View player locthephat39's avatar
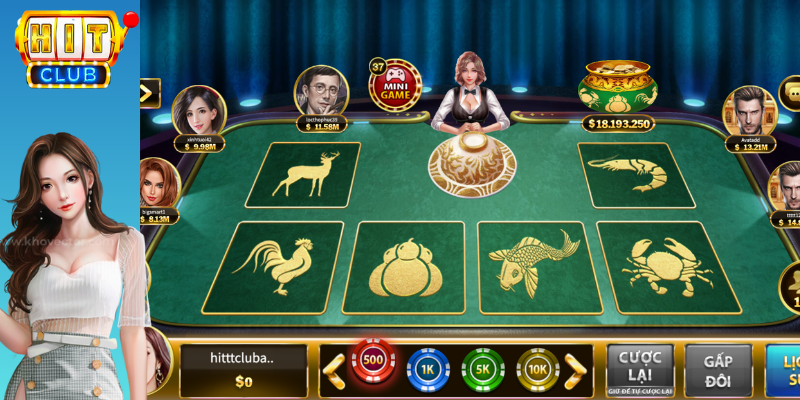This screenshot has width=800, height=400. 320,91
